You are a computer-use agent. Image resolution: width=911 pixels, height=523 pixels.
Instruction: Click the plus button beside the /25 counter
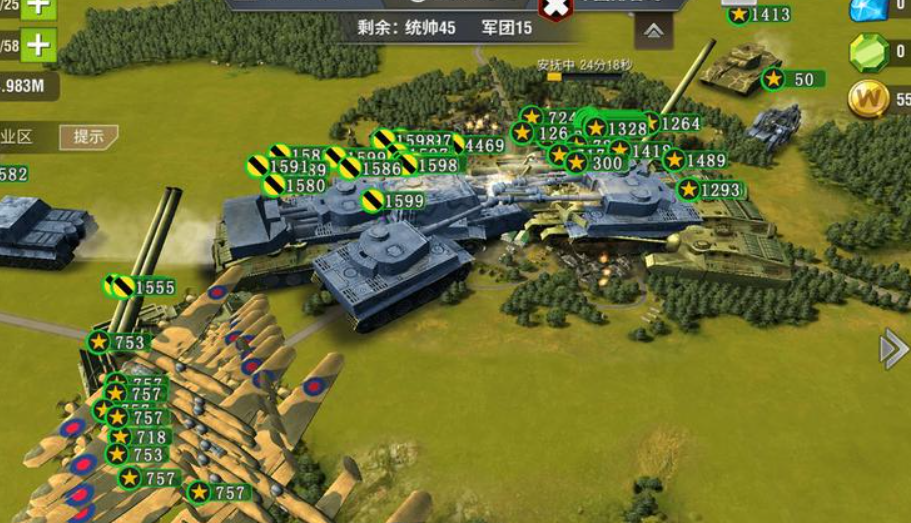[x=39, y=6]
